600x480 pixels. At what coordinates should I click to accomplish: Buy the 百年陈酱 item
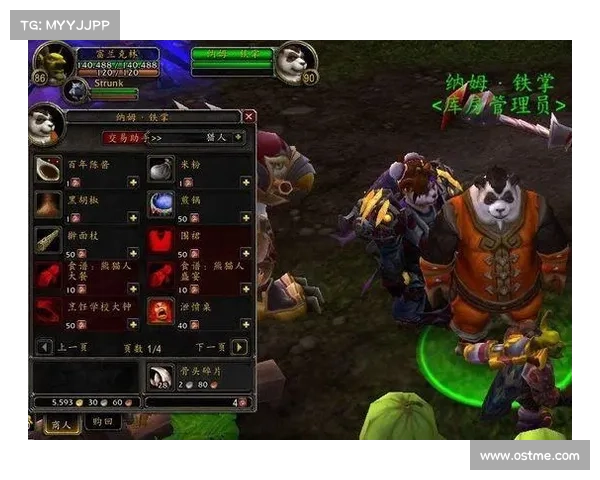click(x=48, y=168)
